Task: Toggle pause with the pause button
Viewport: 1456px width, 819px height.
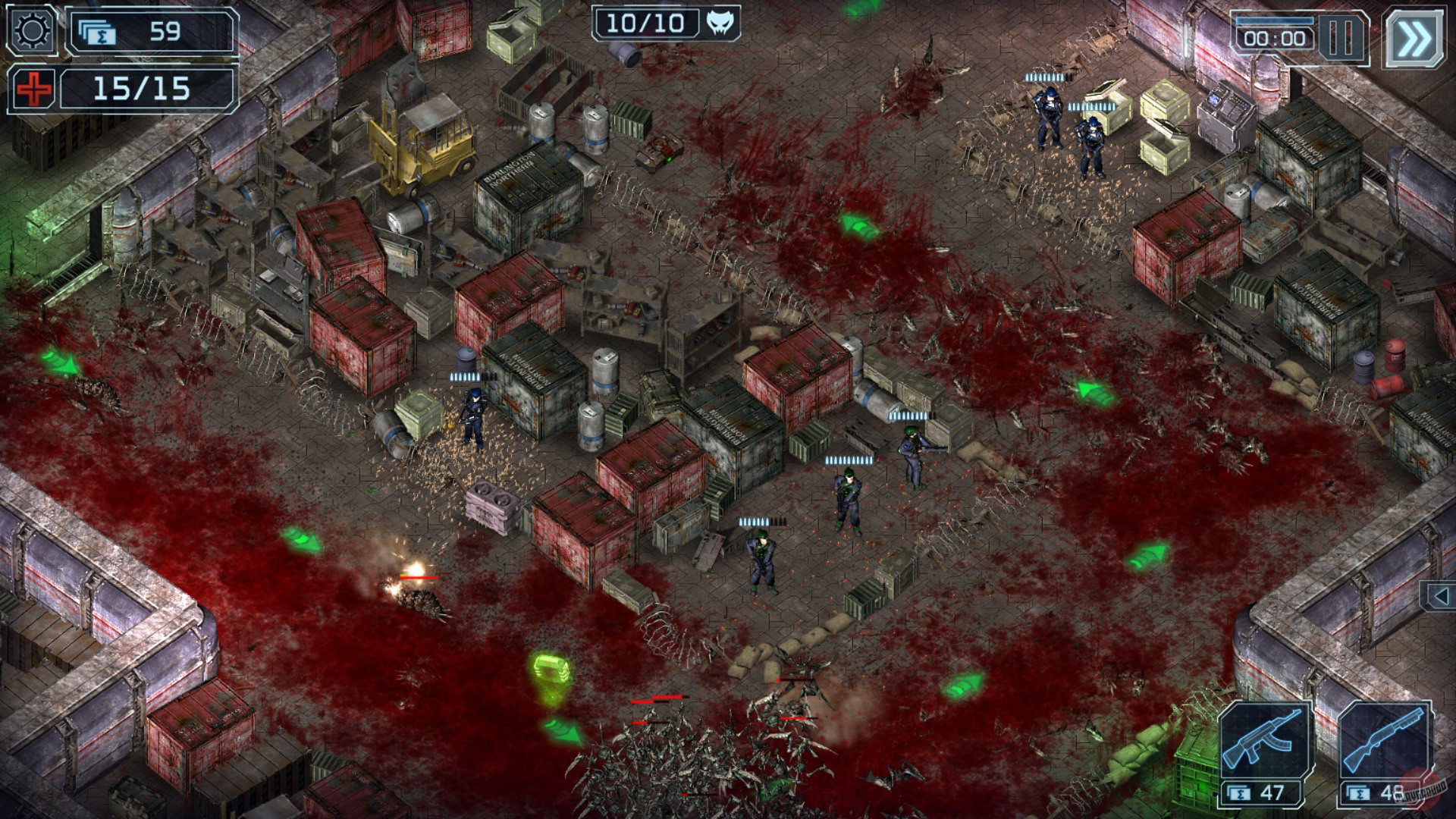Action: pyautogui.click(x=1341, y=36)
